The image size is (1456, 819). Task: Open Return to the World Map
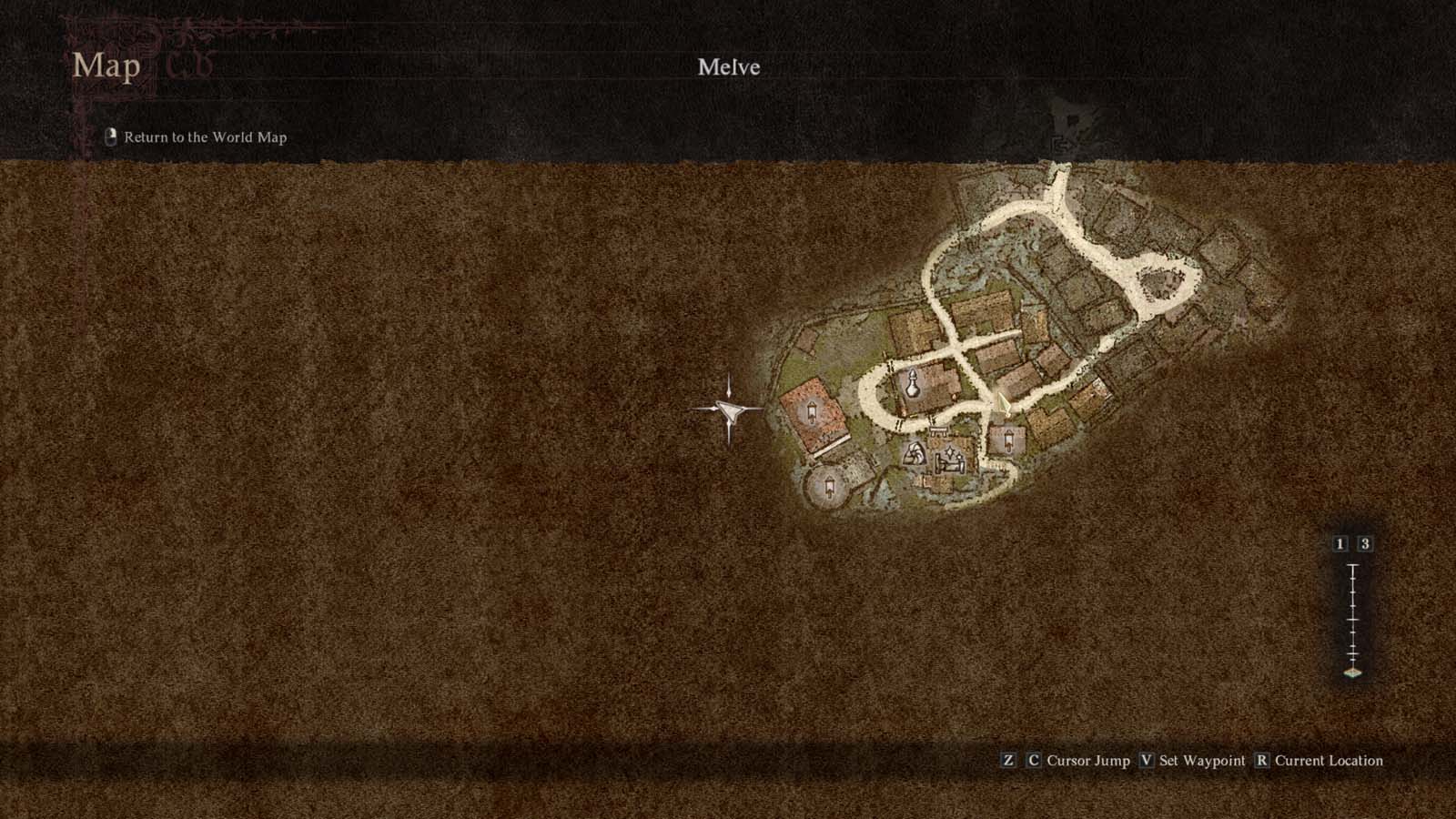(204, 137)
